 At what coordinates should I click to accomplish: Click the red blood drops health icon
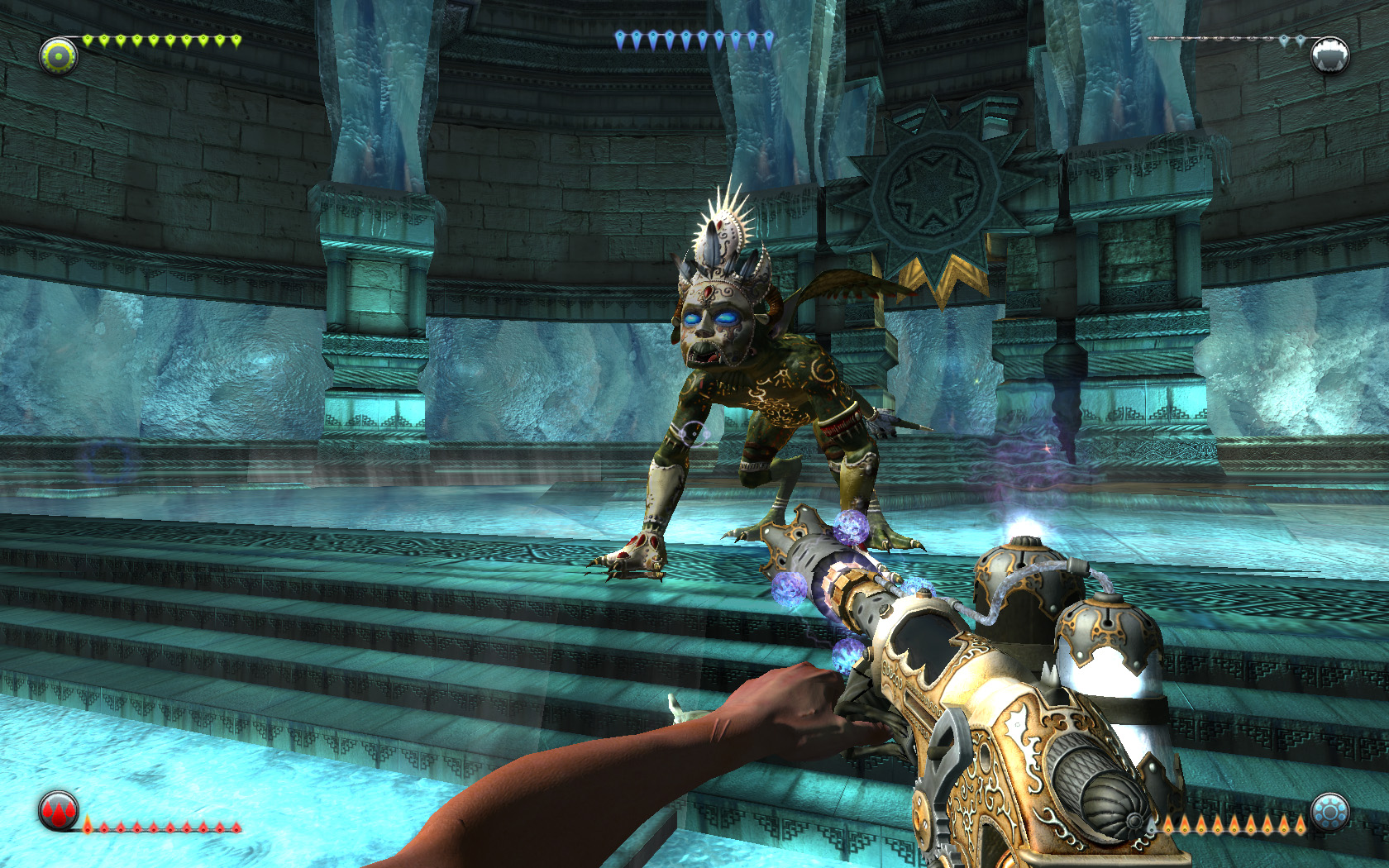[59, 811]
